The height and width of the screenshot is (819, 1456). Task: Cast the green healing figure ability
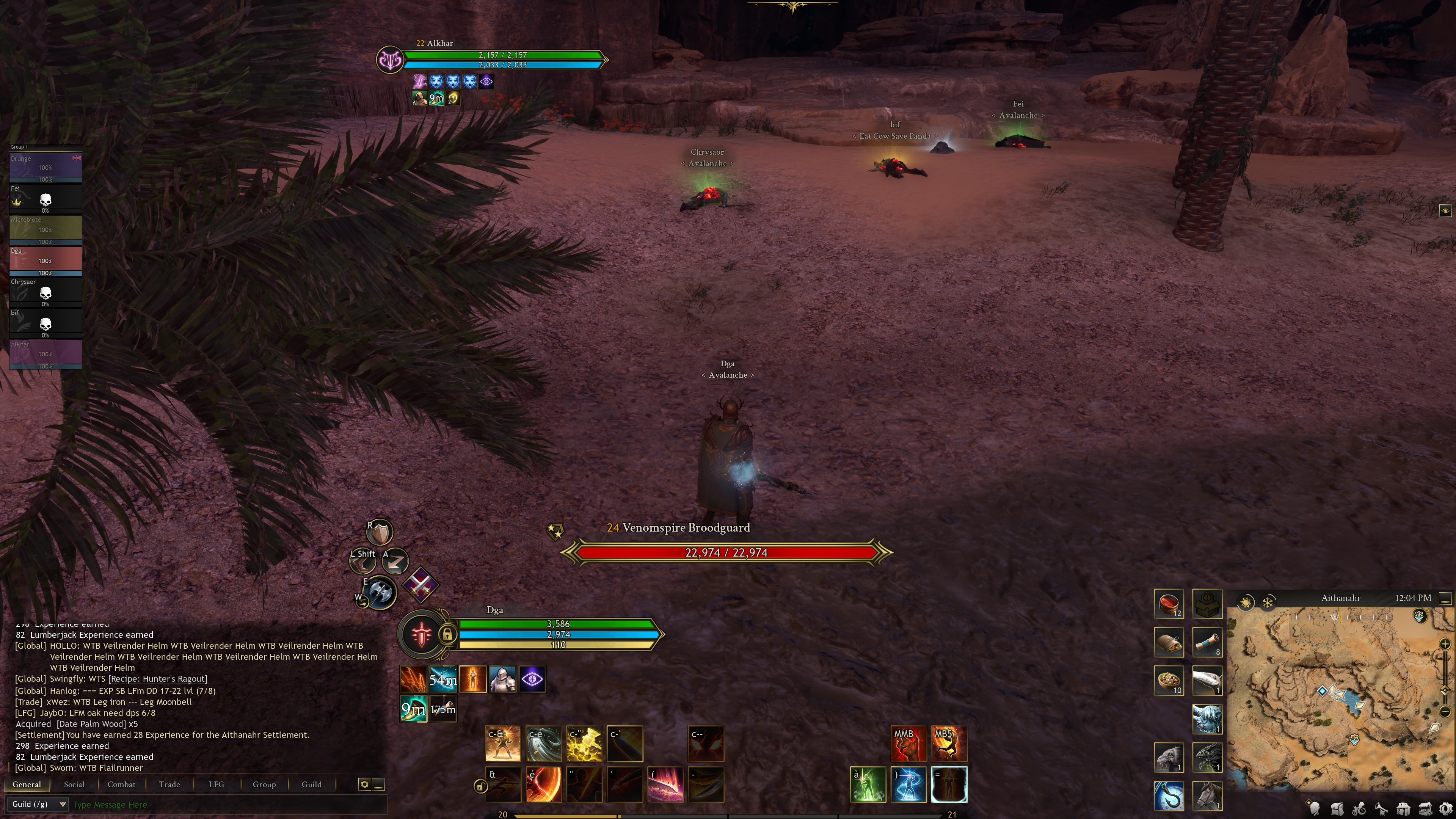(868, 784)
